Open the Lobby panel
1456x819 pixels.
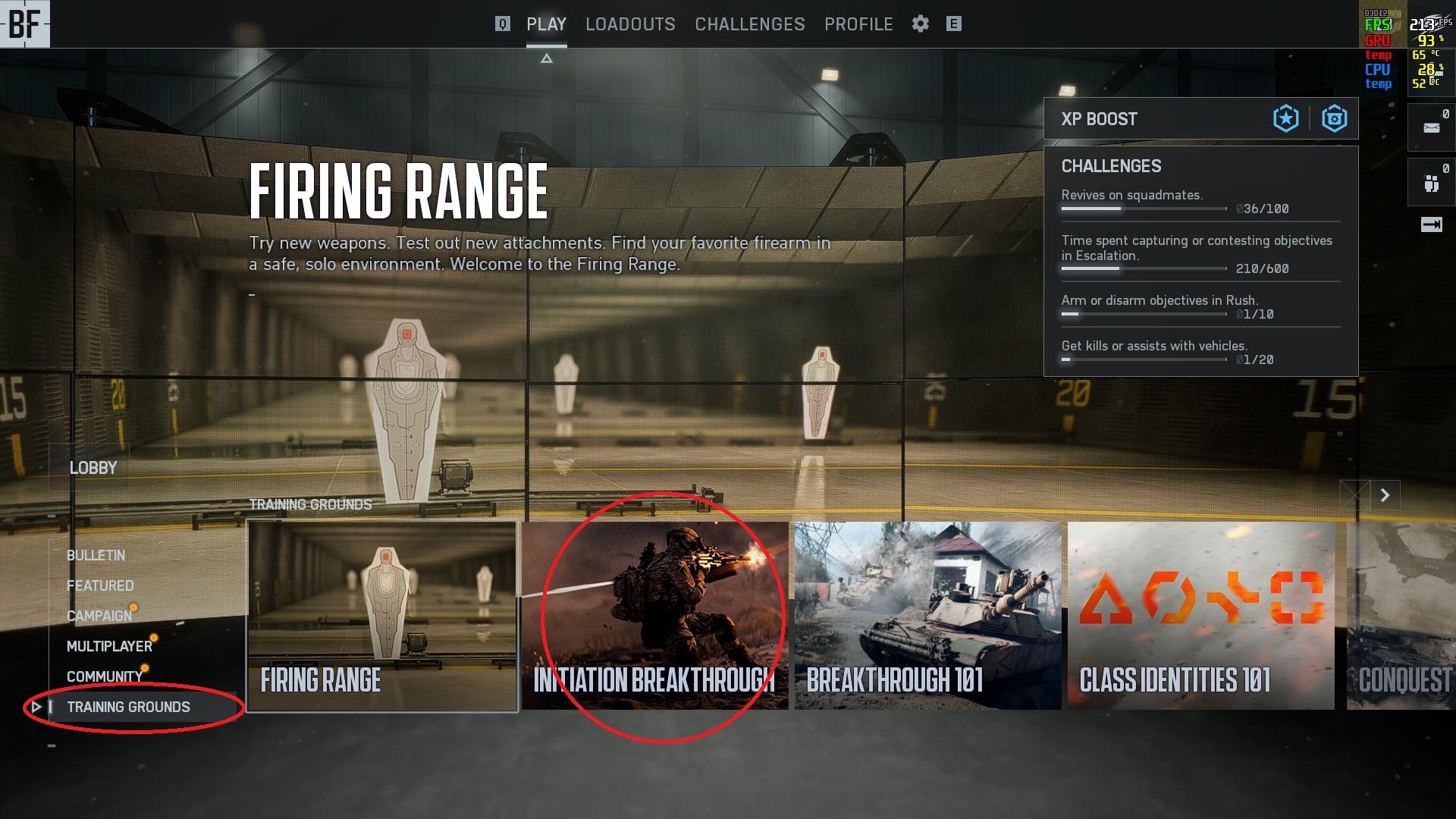(x=93, y=468)
